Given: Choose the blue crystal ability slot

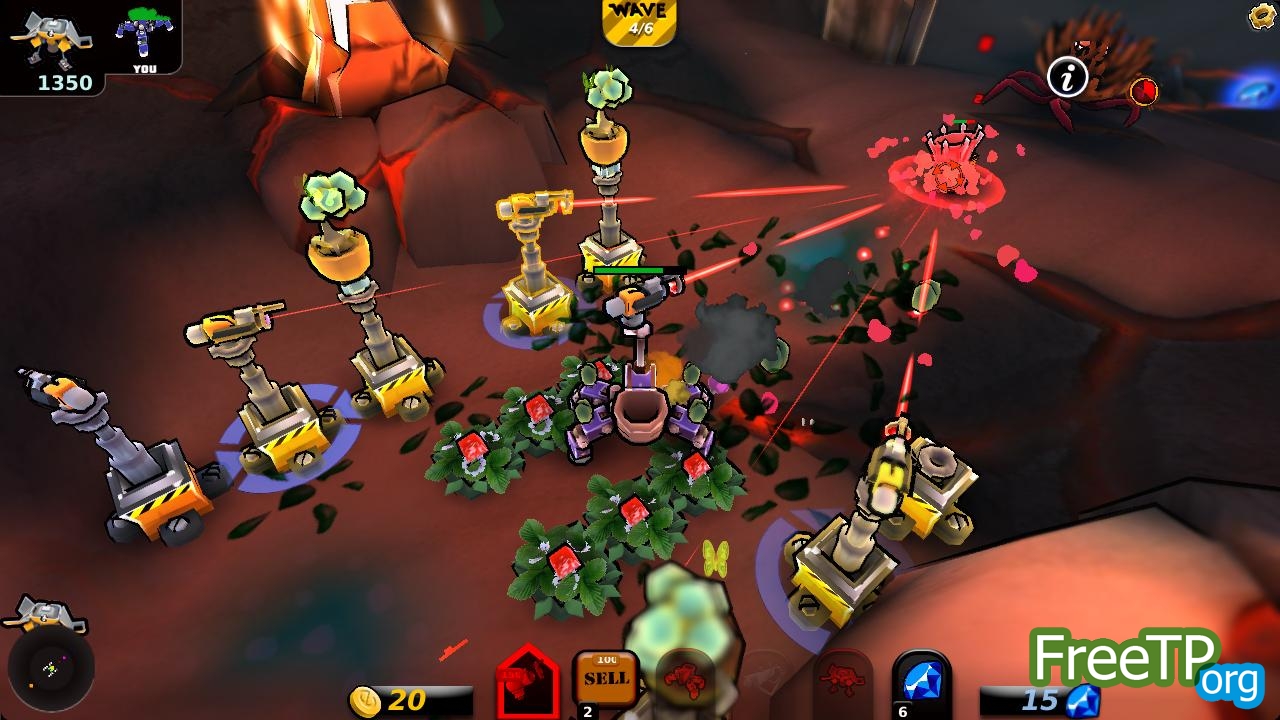Looking at the screenshot, I should pyautogui.click(x=920, y=682).
